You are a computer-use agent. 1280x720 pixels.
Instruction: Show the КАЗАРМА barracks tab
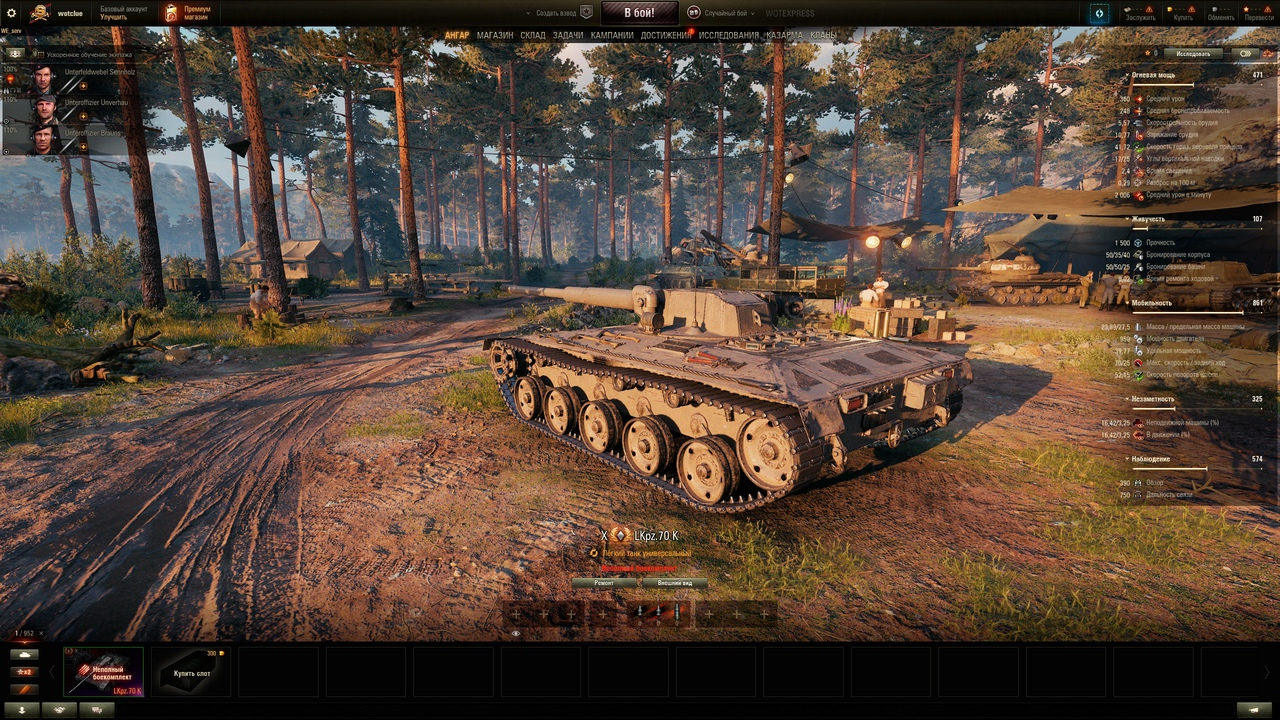pyautogui.click(x=784, y=35)
